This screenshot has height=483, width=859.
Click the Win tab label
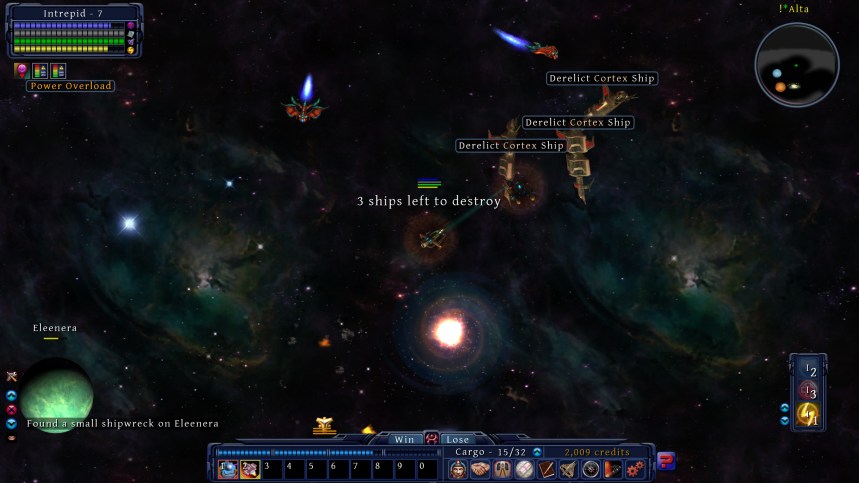(404, 439)
